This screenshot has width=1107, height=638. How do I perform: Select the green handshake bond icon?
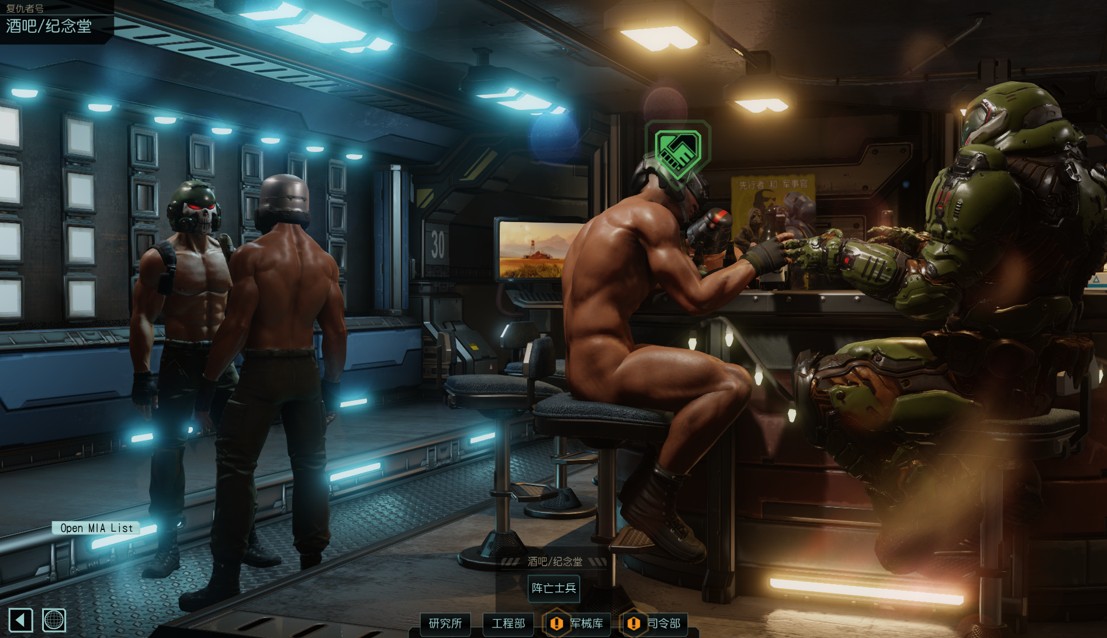tap(679, 152)
